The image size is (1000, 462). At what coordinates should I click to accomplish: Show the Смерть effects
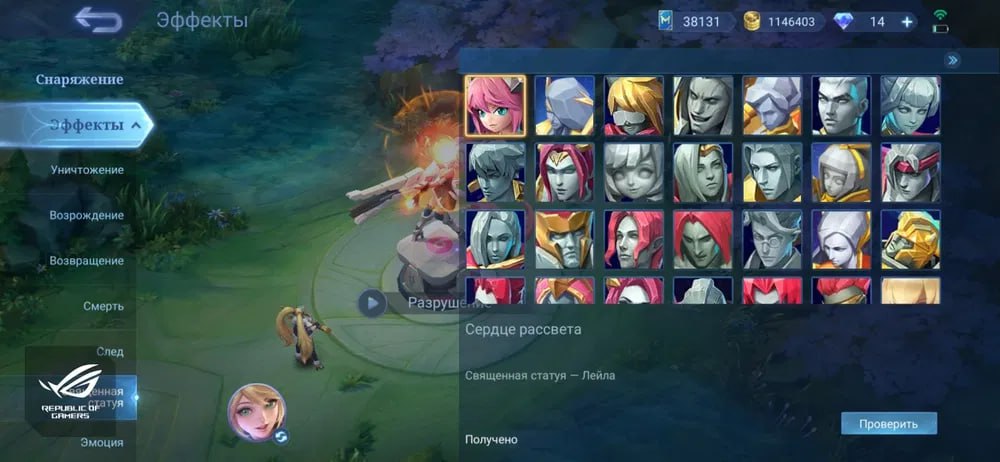tap(103, 306)
